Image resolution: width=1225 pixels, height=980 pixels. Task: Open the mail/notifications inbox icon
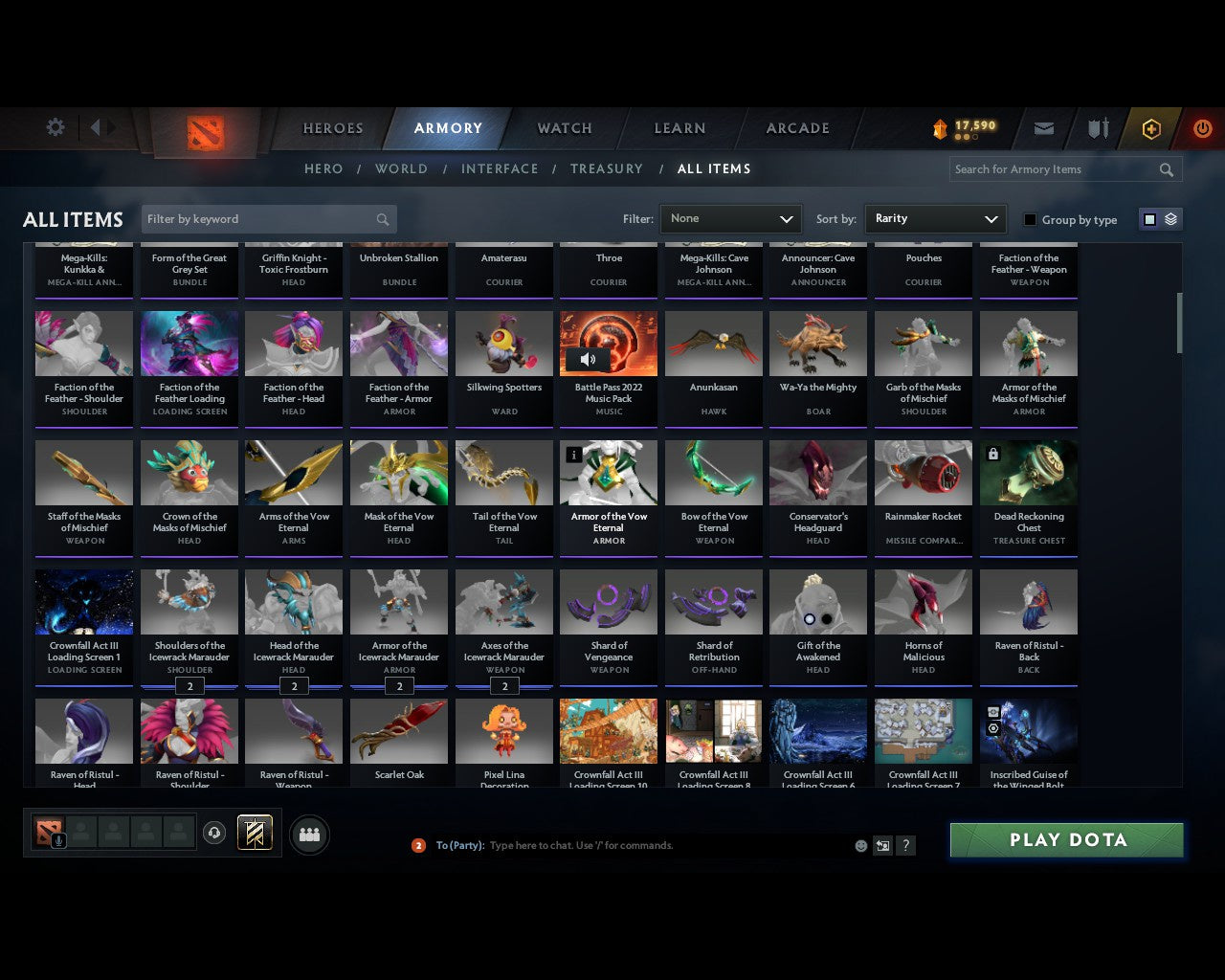(1043, 128)
